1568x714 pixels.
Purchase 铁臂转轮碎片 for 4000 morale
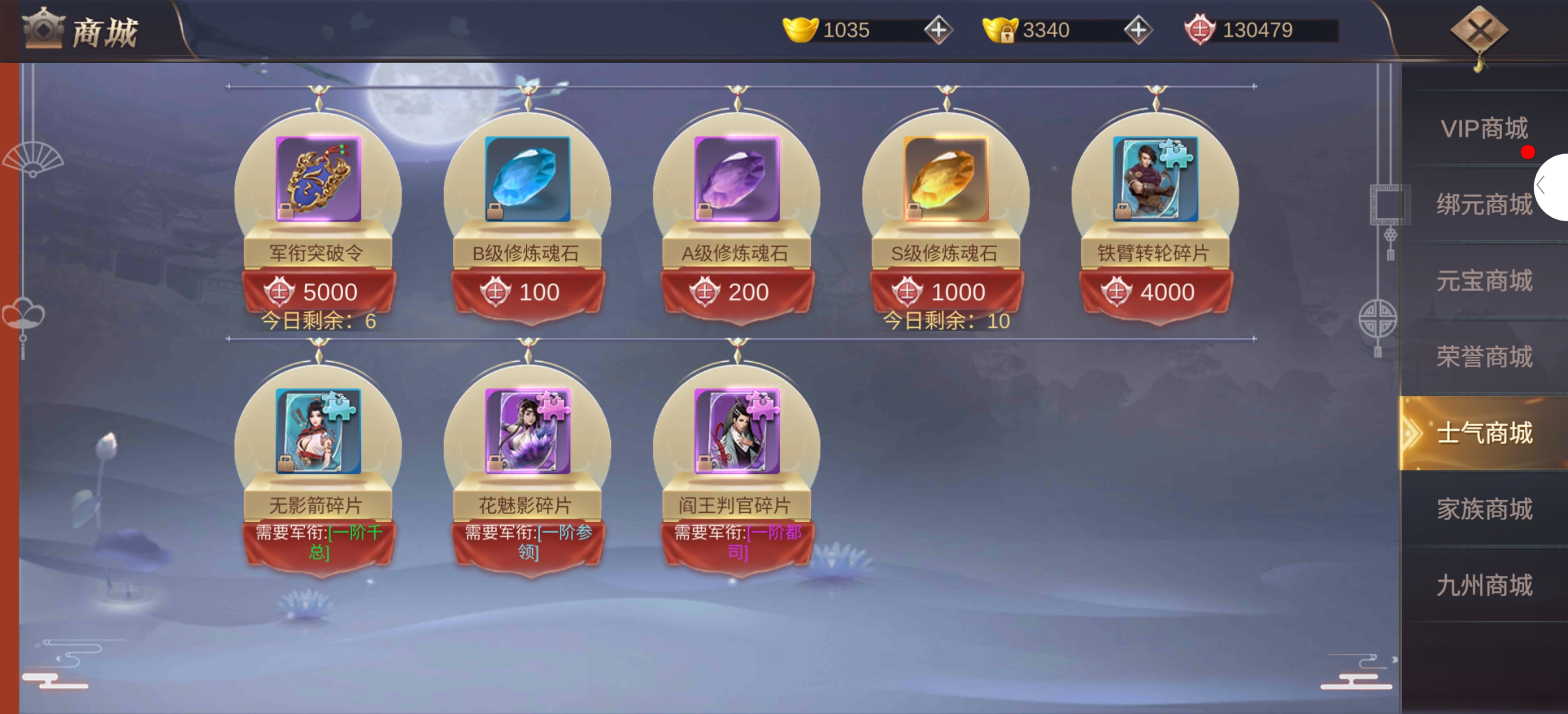(x=1156, y=292)
